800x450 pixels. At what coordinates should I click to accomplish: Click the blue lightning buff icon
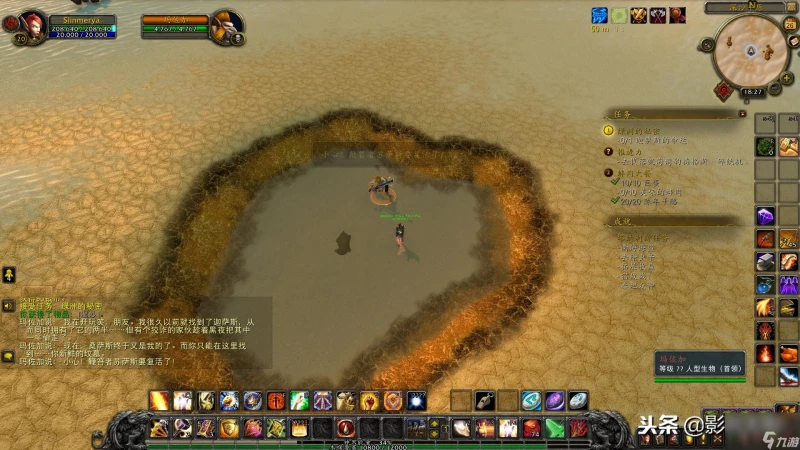[599, 15]
